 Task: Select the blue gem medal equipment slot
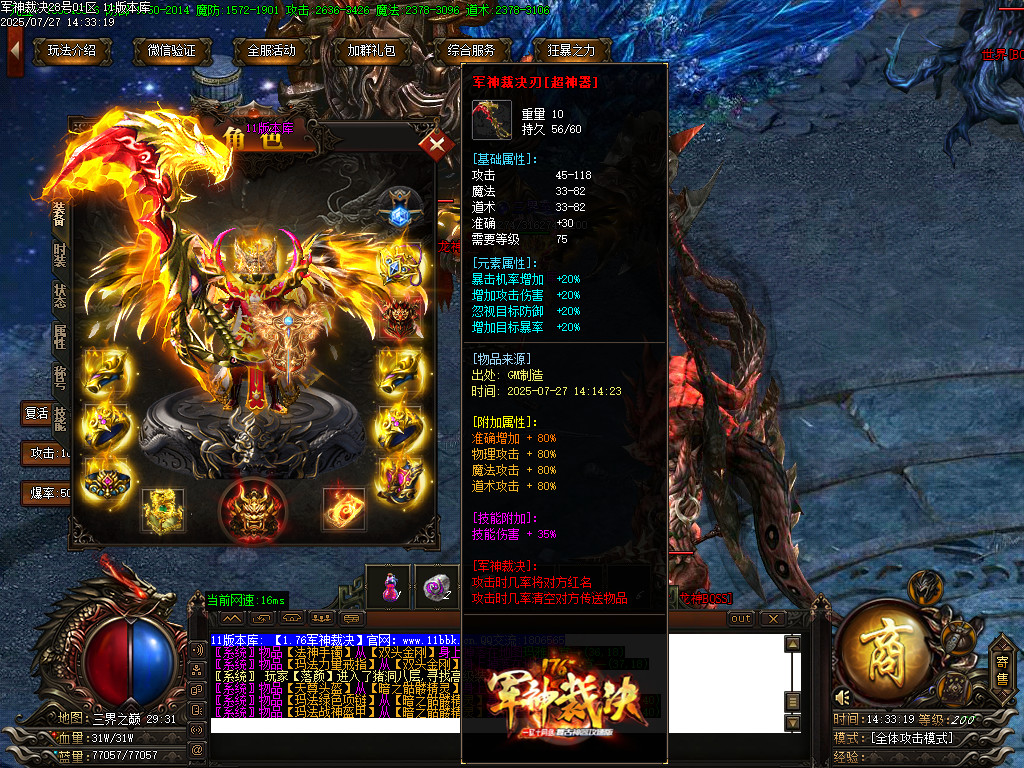pyautogui.click(x=399, y=215)
